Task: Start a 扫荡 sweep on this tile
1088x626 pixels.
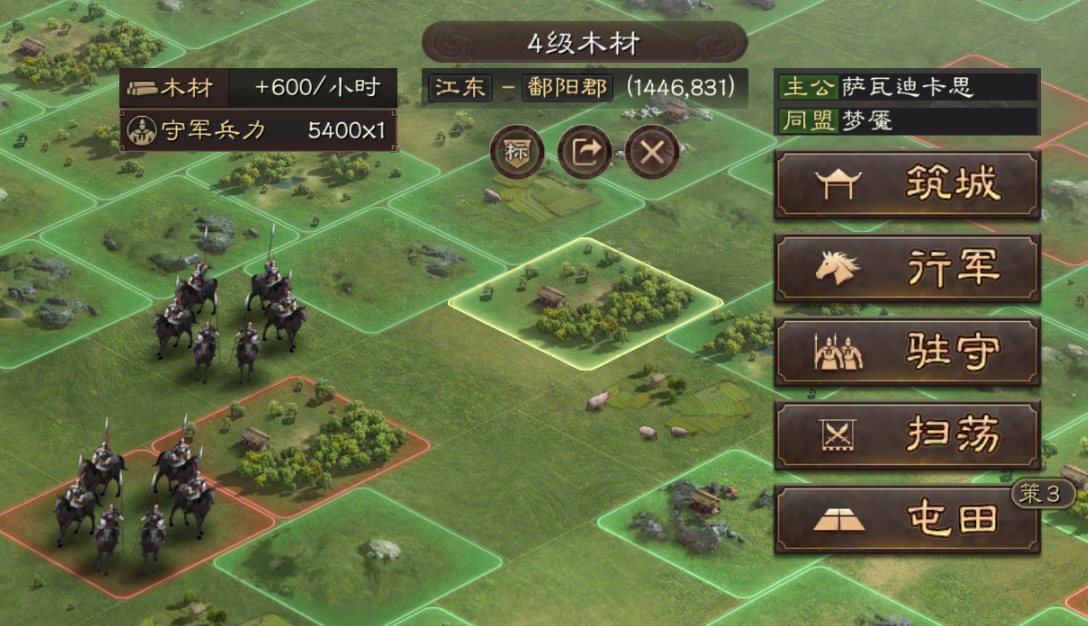Action: (x=907, y=436)
